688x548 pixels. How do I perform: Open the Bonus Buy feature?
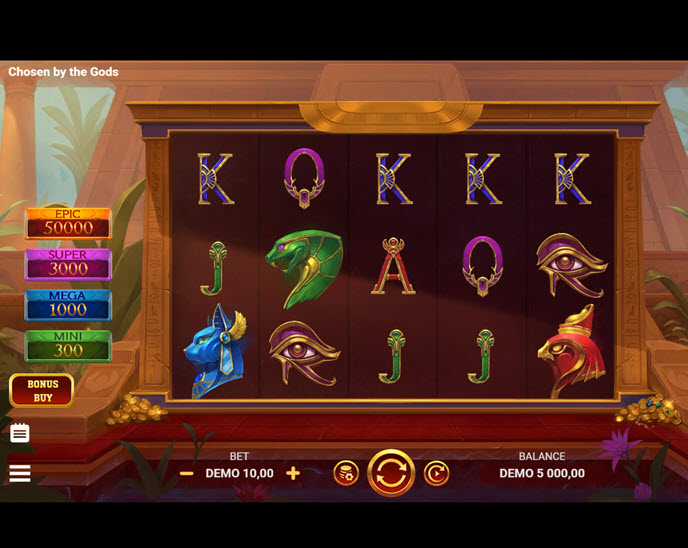(x=42, y=391)
